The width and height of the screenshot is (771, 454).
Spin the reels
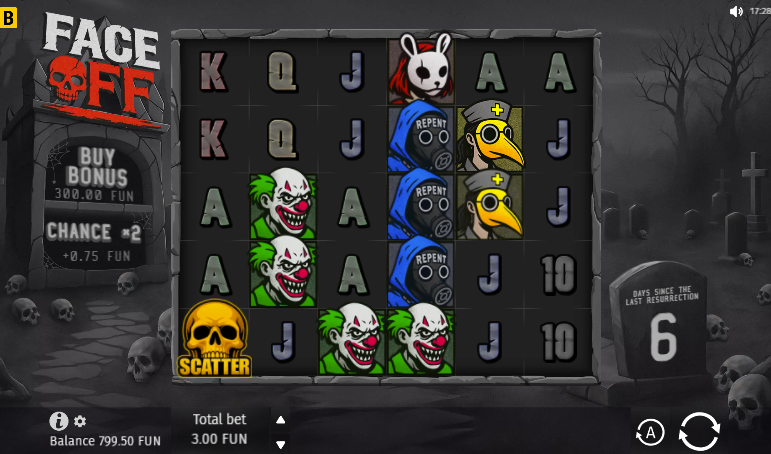pyautogui.click(x=699, y=431)
